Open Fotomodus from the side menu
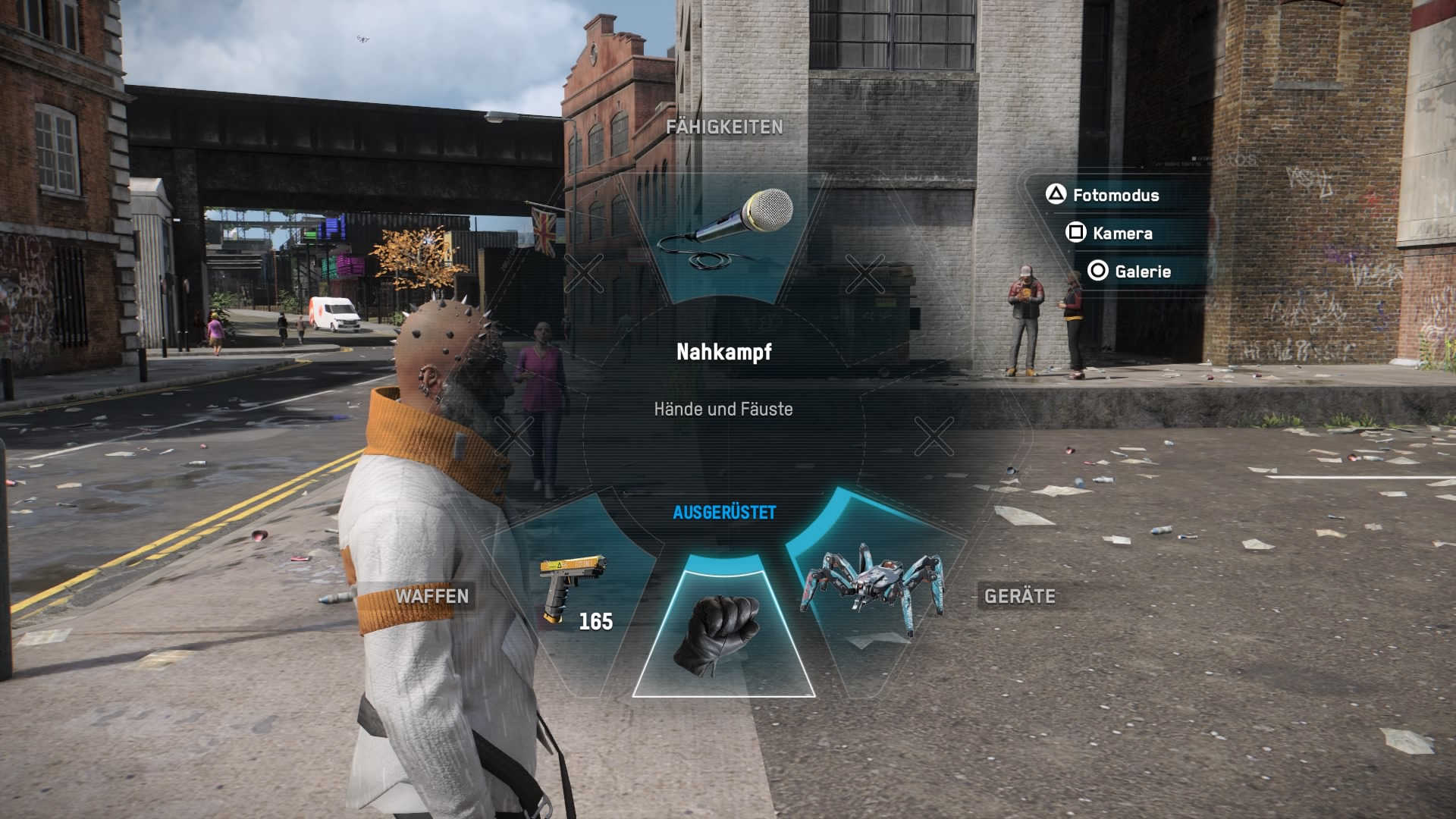Image resolution: width=1456 pixels, height=819 pixels. pos(1115,196)
